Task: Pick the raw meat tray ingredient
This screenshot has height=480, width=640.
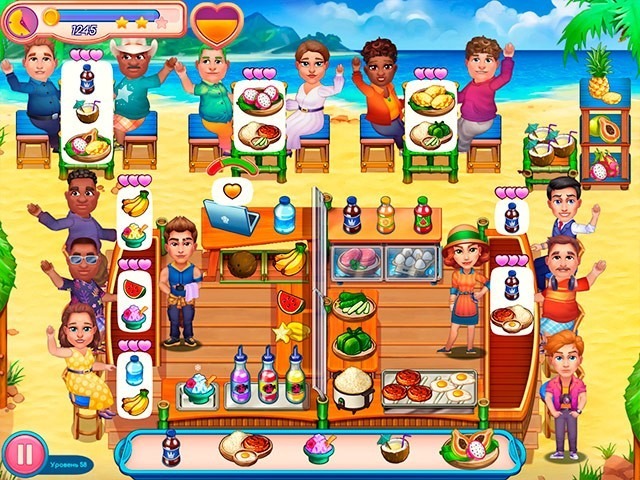Action: (357, 261)
